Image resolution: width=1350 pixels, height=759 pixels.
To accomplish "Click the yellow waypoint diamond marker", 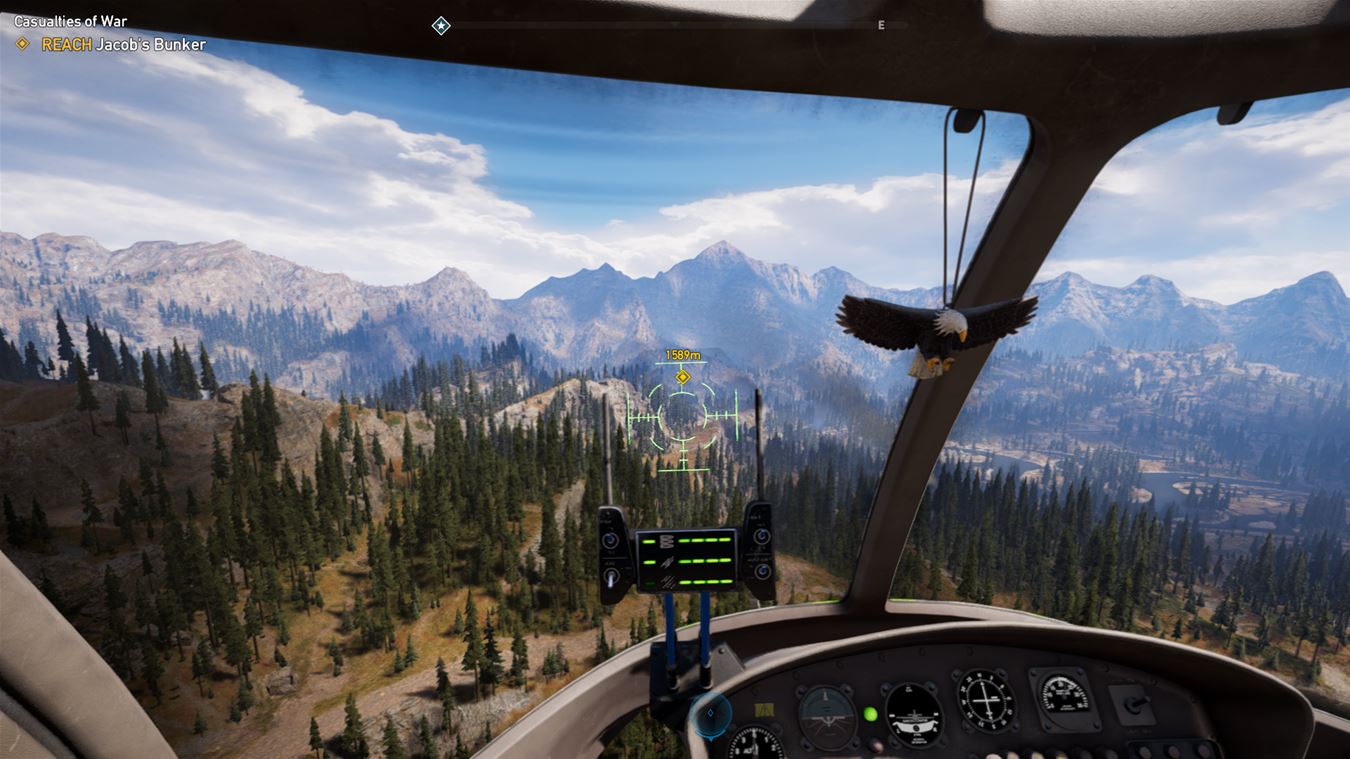I will point(684,378).
